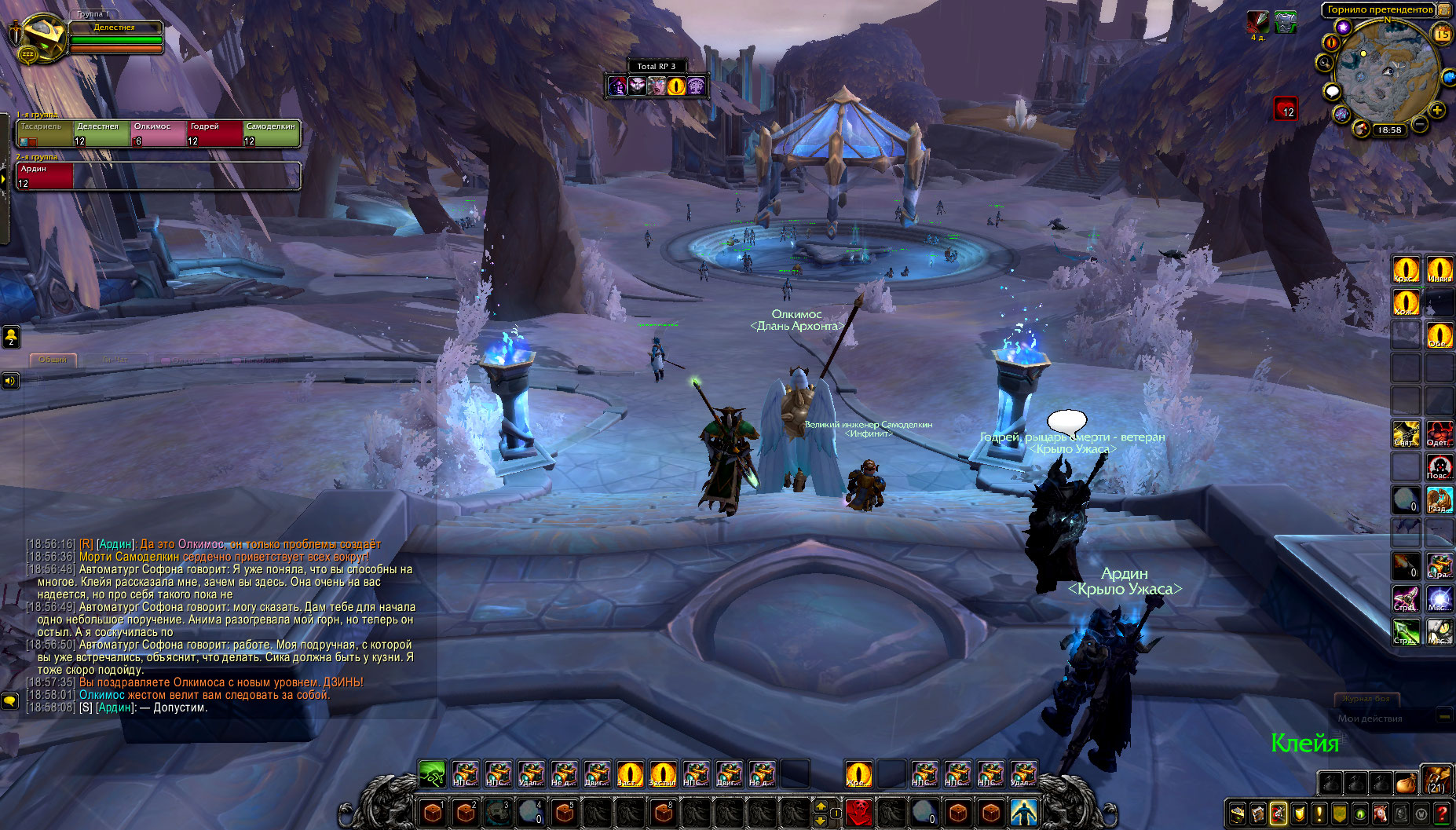Open the calendar button showing 15

point(1443,34)
